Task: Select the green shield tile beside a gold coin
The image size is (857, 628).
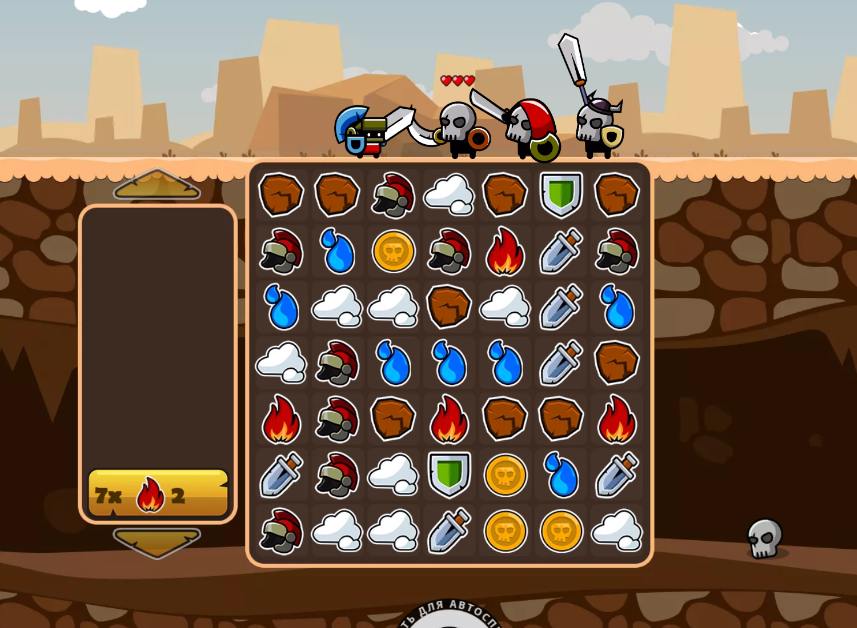Action: pyautogui.click(x=449, y=474)
